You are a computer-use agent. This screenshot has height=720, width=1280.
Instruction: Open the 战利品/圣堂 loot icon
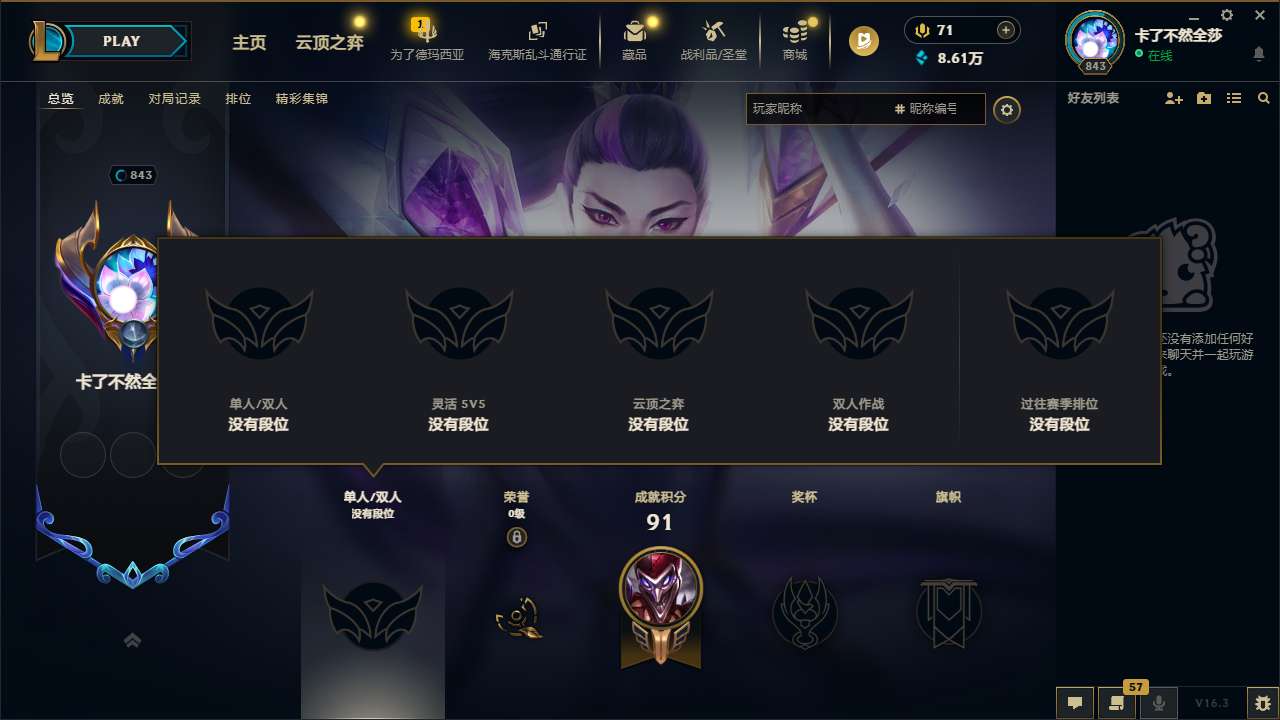pos(713,41)
